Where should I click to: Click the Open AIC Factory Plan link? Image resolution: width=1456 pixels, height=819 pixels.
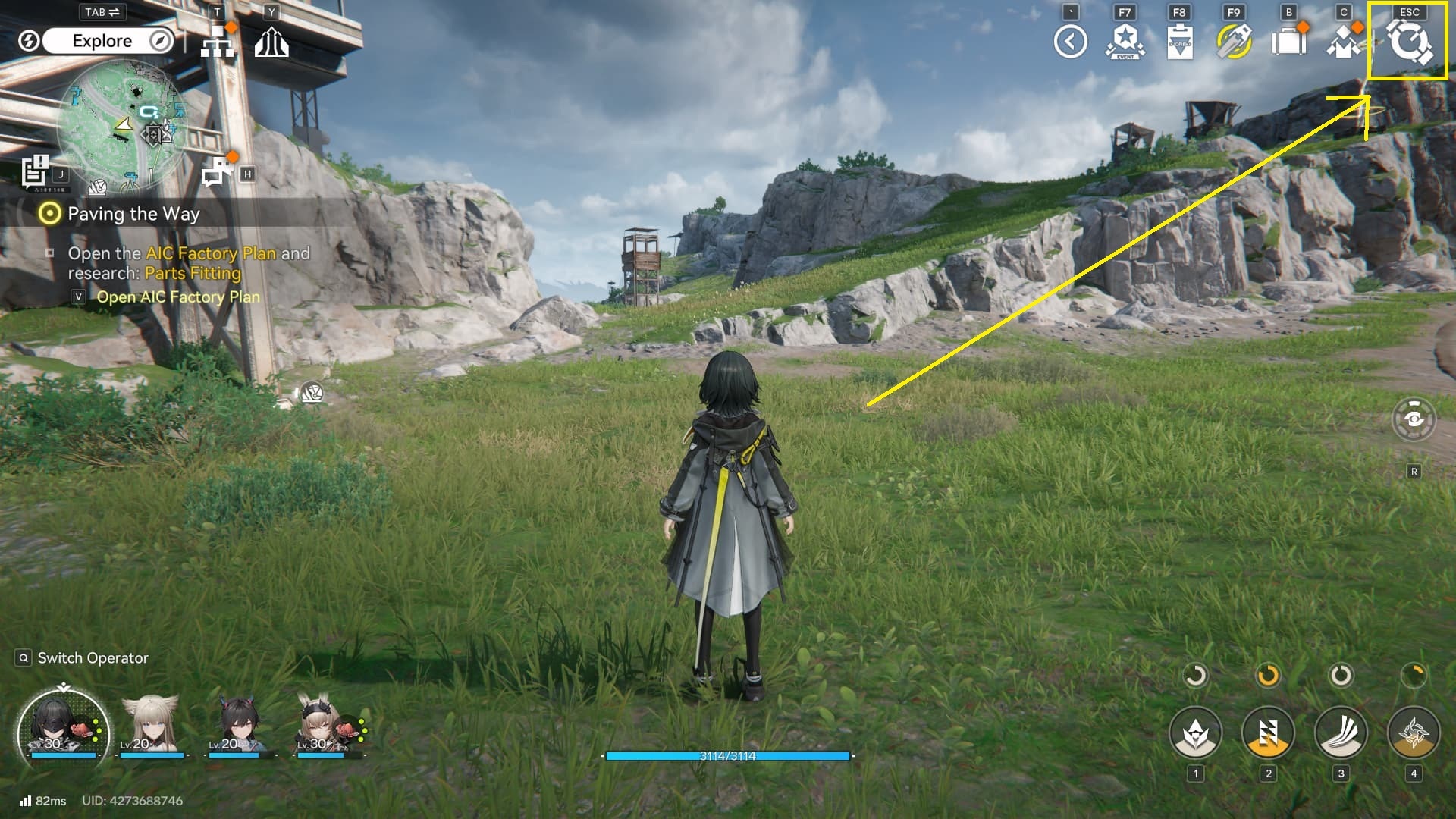point(177,297)
